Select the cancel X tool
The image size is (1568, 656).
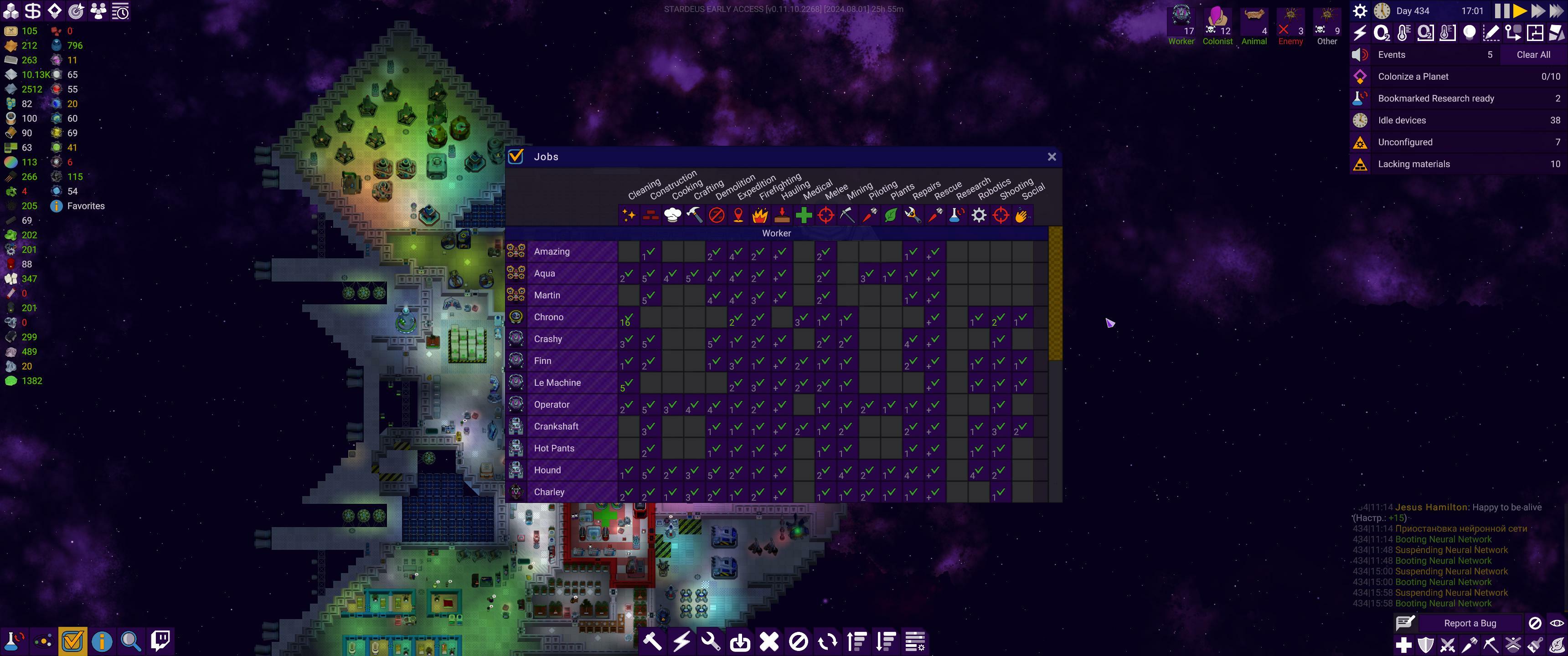769,641
